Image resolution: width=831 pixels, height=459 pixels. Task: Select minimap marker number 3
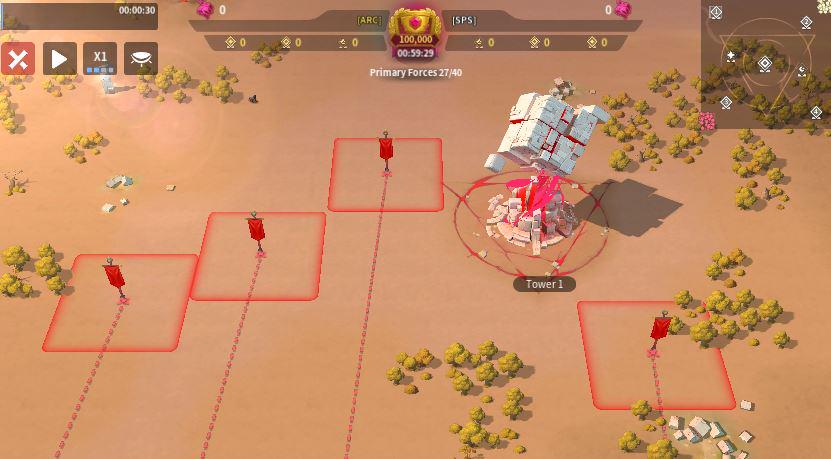coord(726,102)
